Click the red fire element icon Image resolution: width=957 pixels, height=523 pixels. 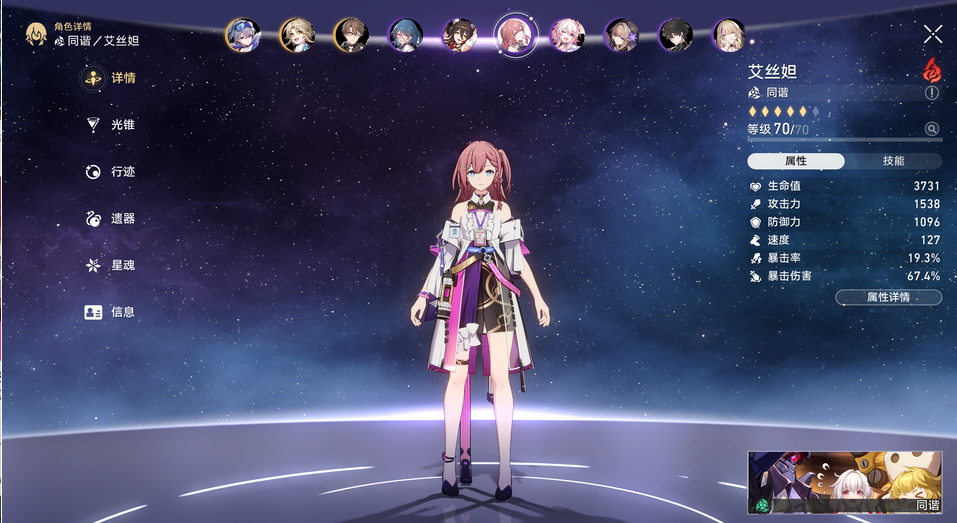tap(932, 69)
